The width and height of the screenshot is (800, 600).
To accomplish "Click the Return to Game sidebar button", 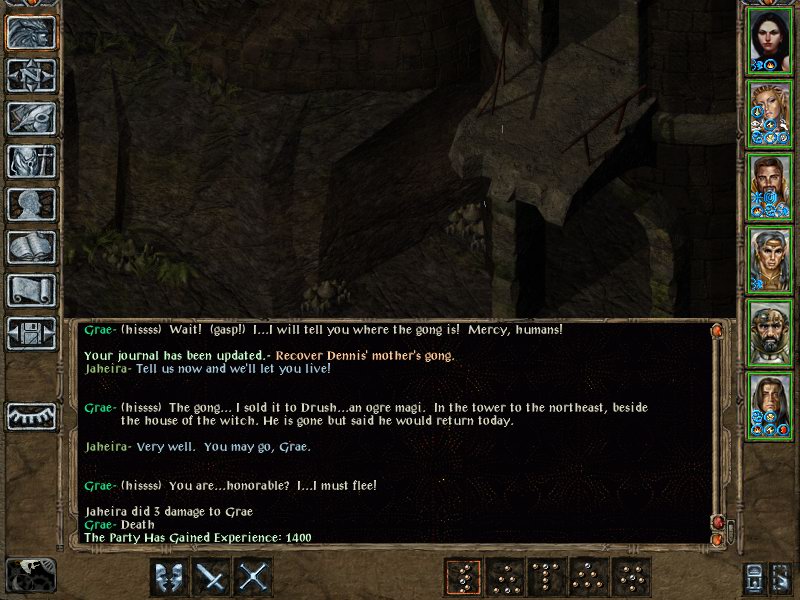I will coord(31,32).
